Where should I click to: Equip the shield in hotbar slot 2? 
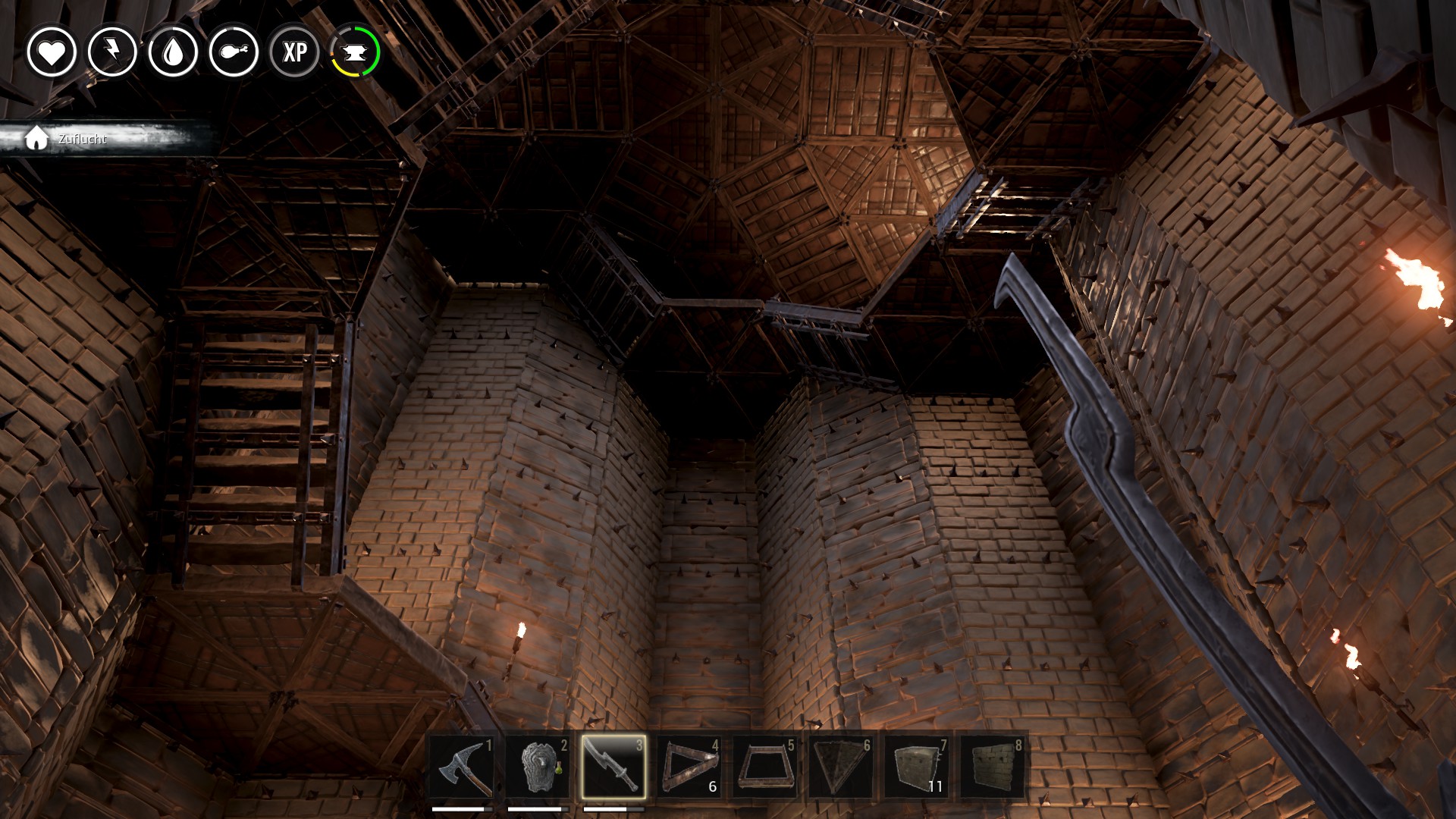(538, 766)
